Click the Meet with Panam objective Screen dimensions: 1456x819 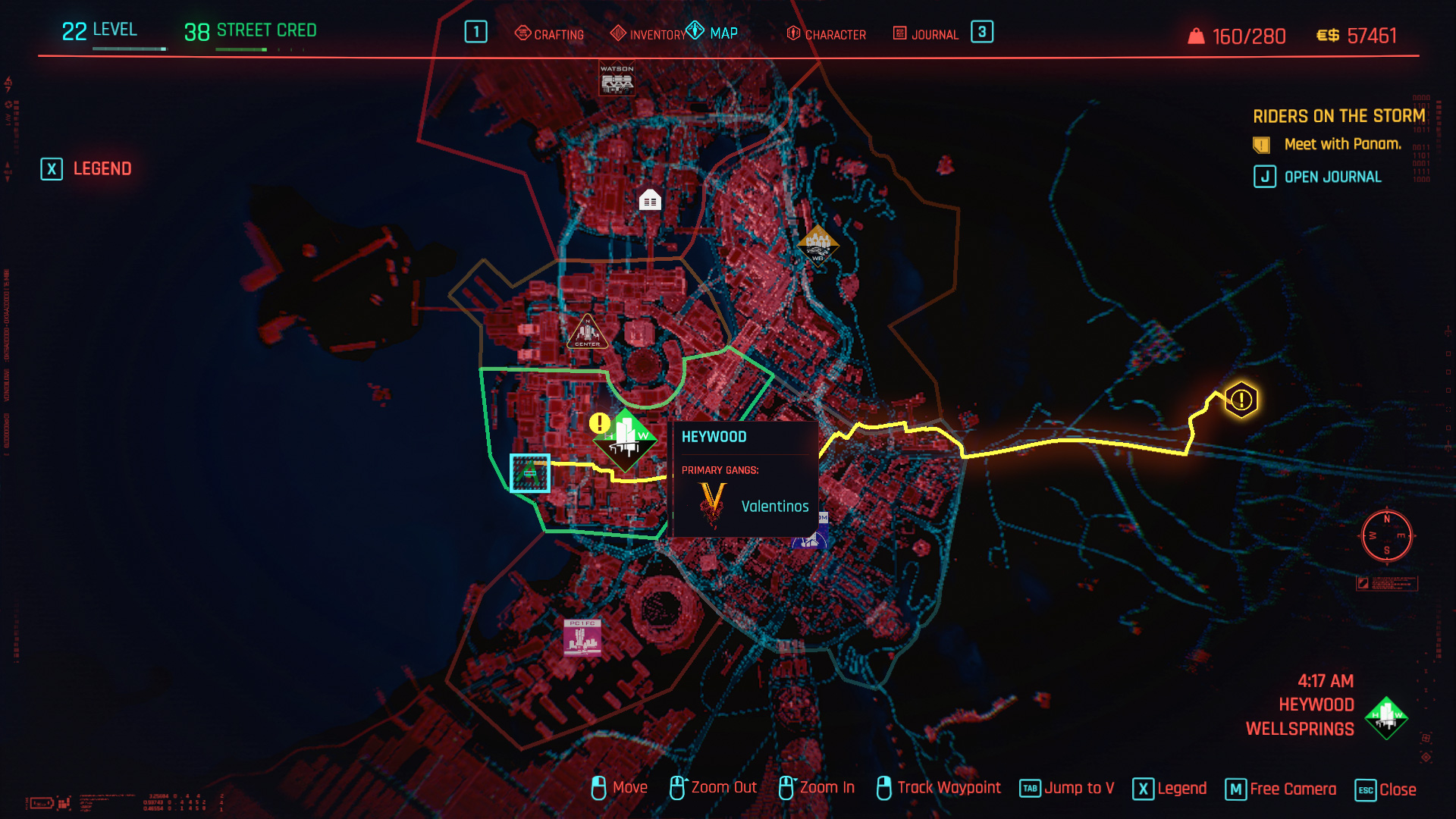[x=1342, y=144]
